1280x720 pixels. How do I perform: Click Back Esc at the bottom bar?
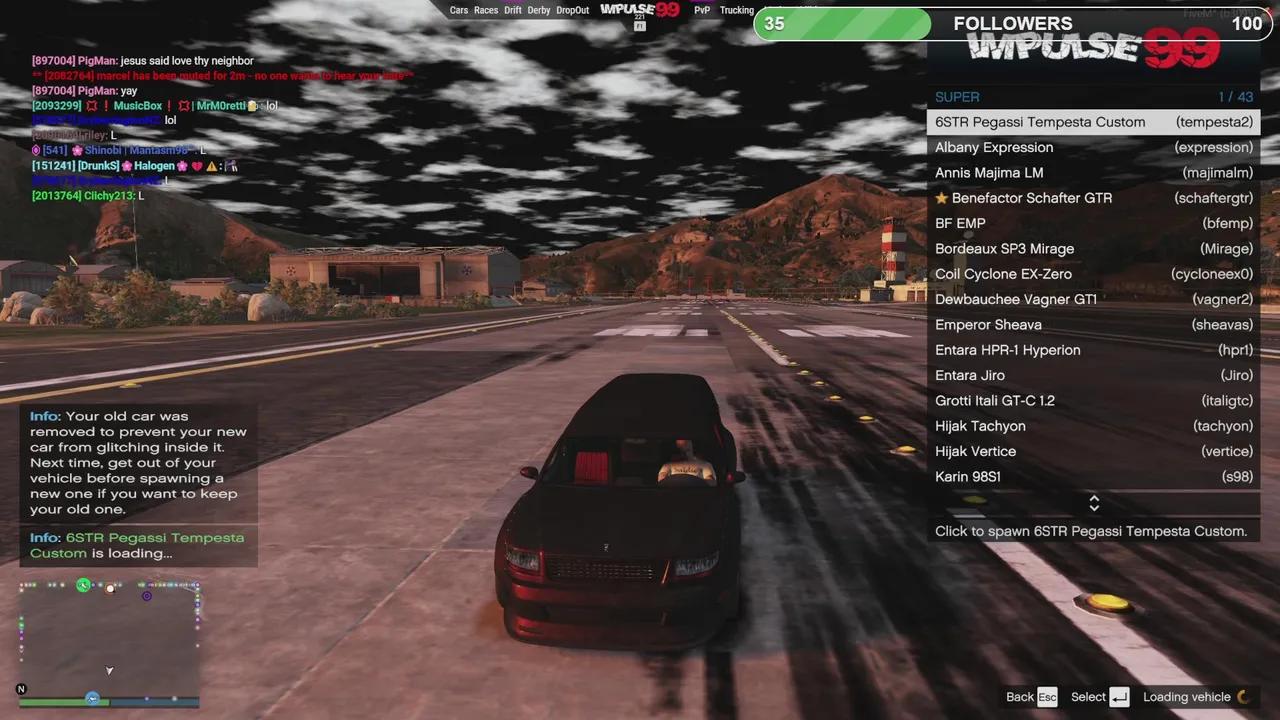[x=1030, y=697]
